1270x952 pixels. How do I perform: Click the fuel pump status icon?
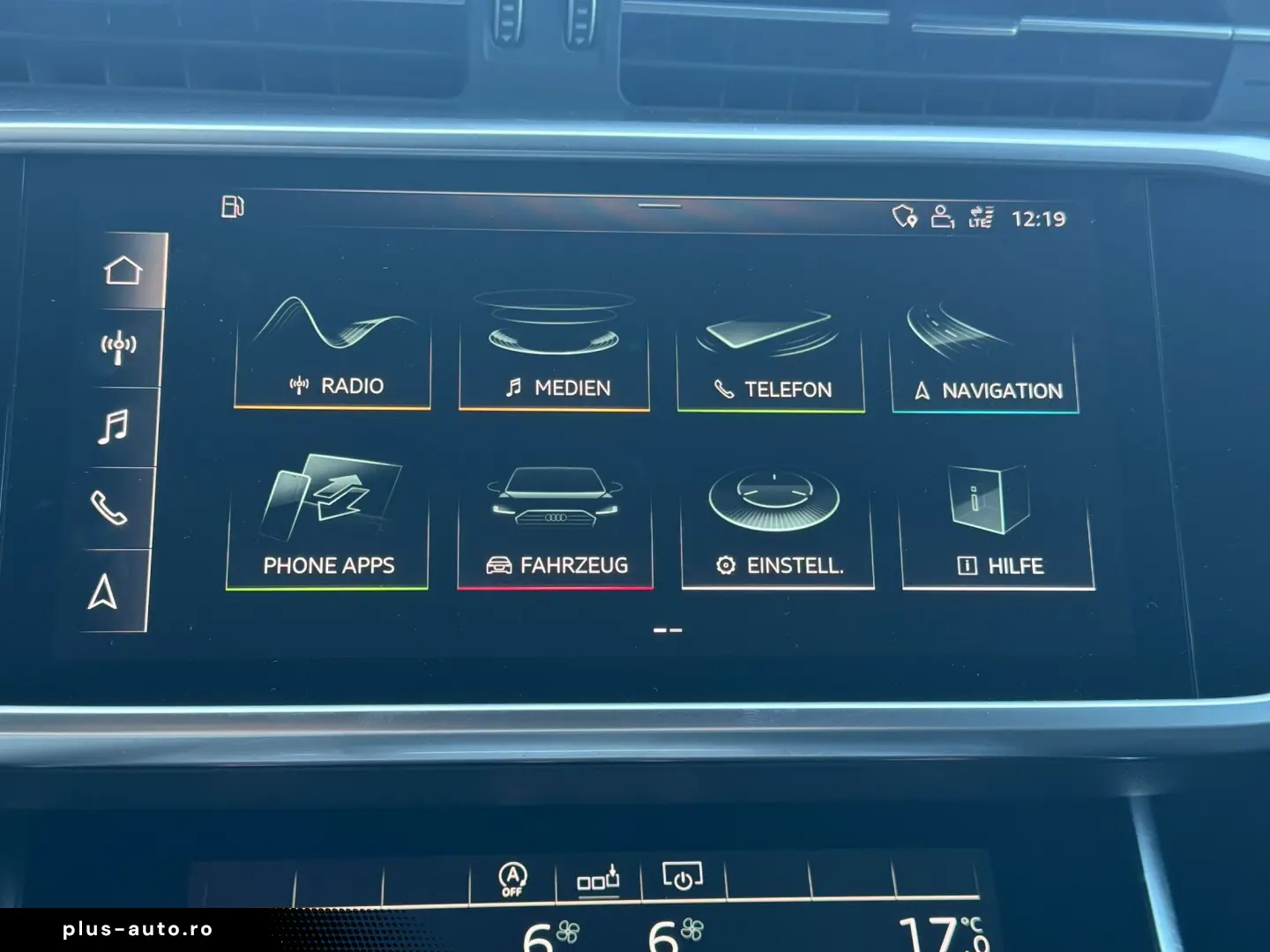pyautogui.click(x=232, y=206)
